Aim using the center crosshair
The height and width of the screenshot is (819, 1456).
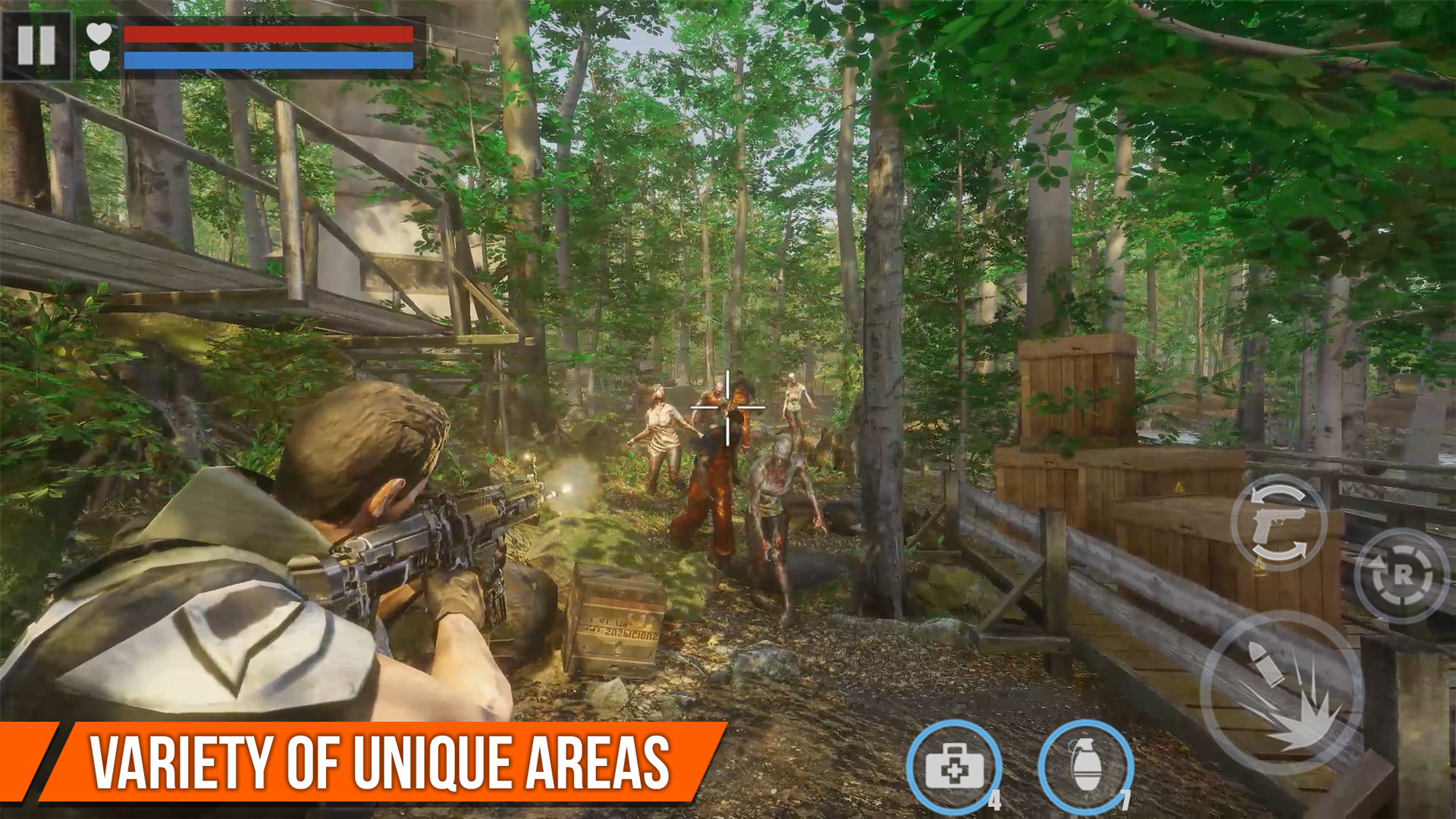click(728, 406)
